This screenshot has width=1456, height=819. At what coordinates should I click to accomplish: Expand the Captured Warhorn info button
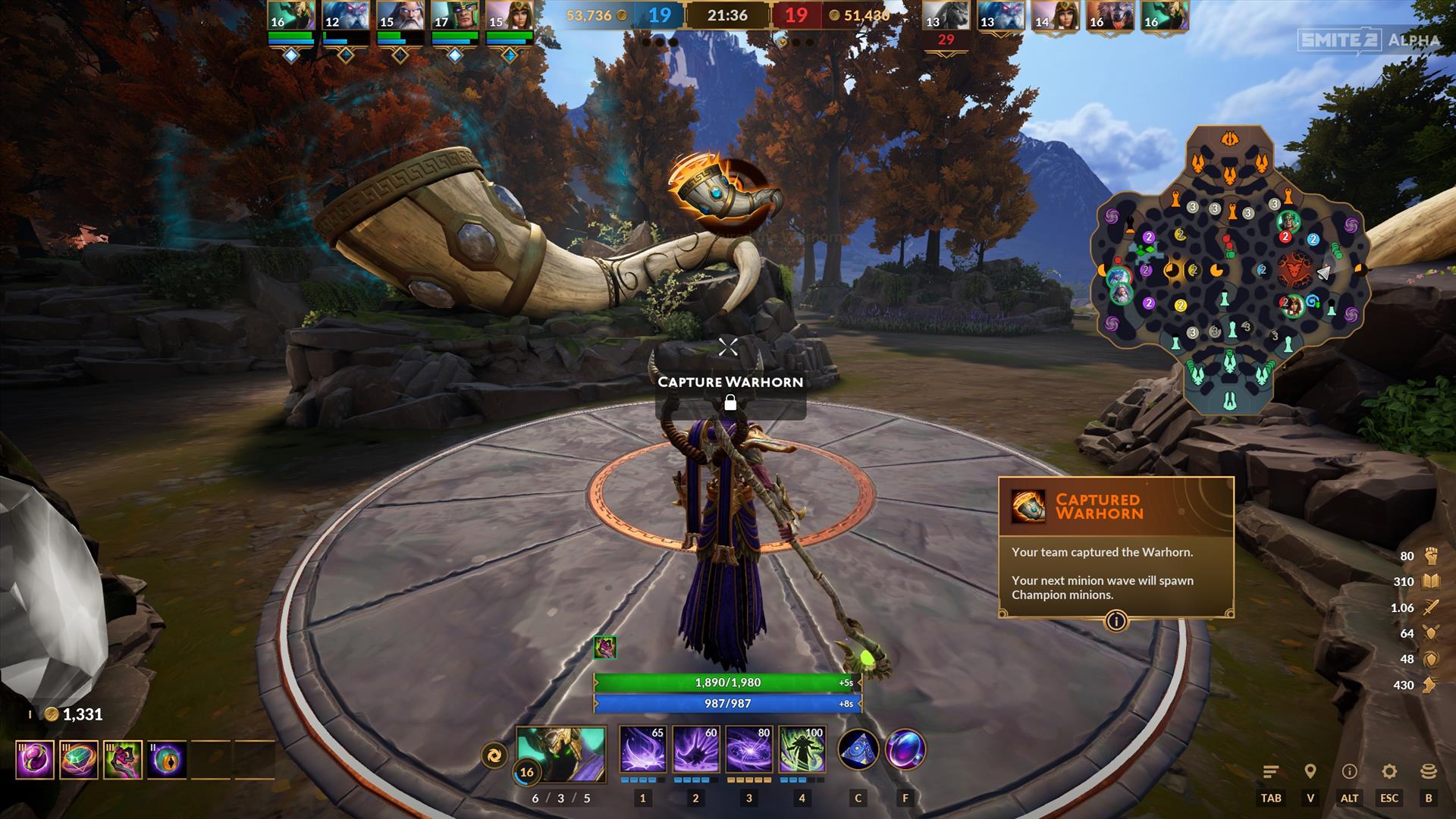1116,622
